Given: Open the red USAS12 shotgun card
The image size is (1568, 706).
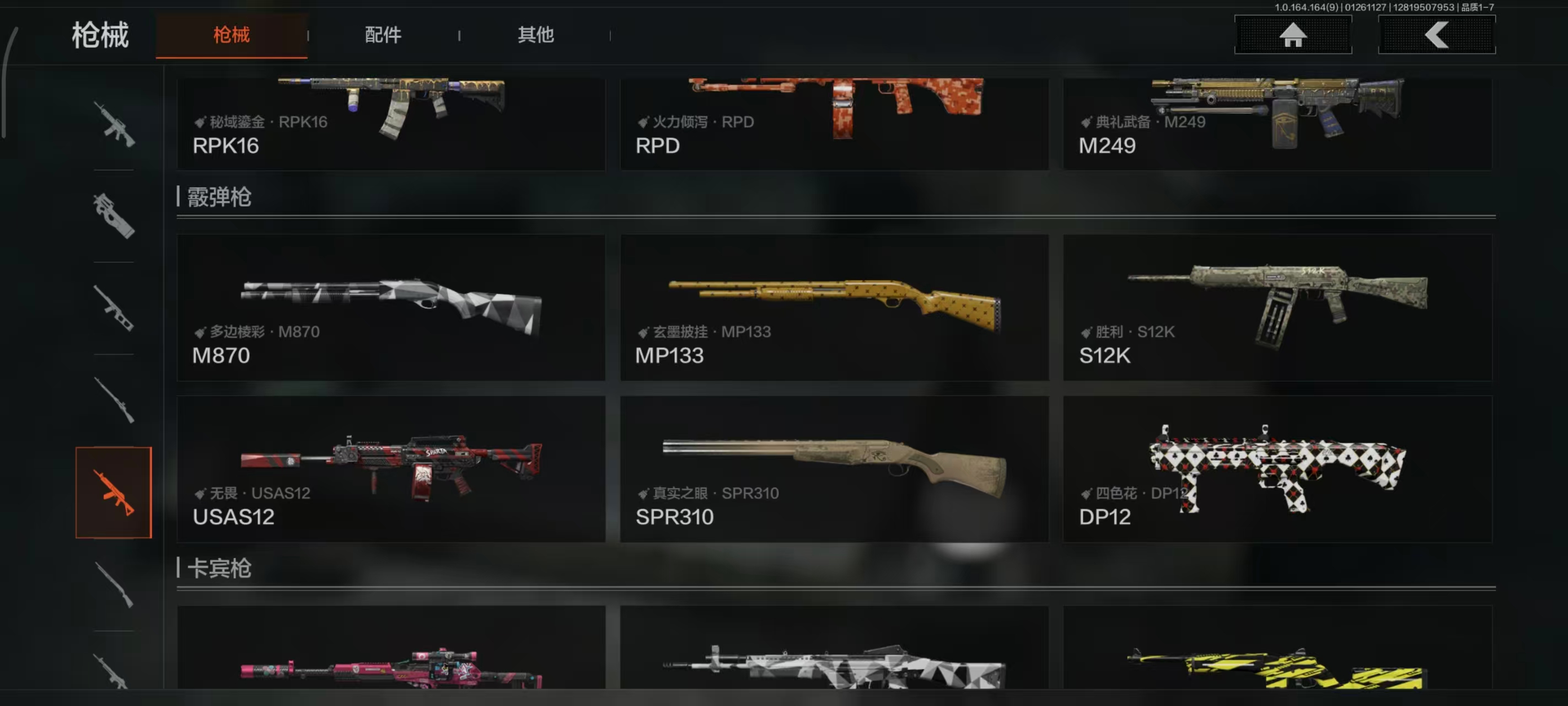Looking at the screenshot, I should tap(391, 469).
